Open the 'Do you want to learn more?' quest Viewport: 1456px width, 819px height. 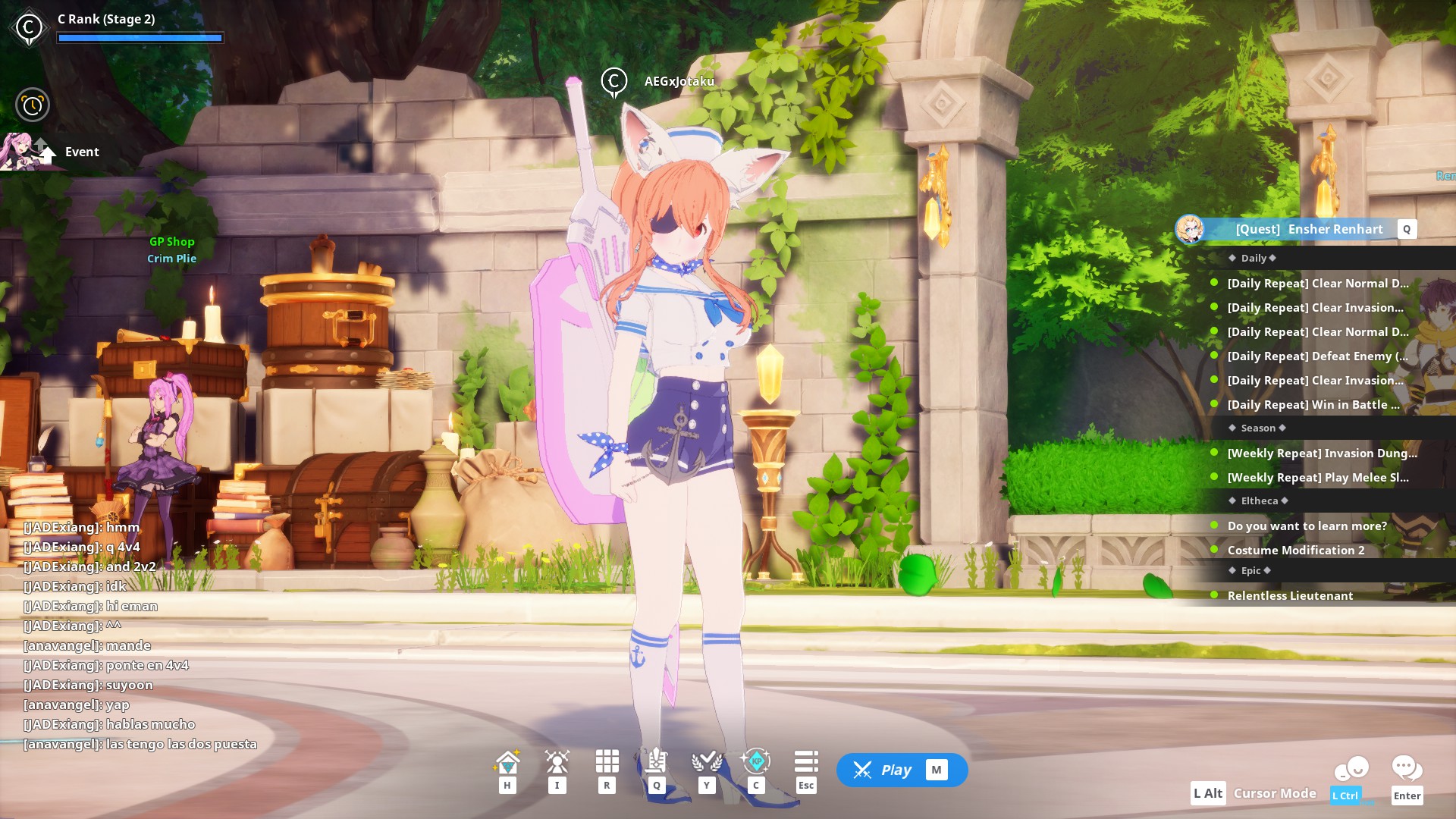1307,526
